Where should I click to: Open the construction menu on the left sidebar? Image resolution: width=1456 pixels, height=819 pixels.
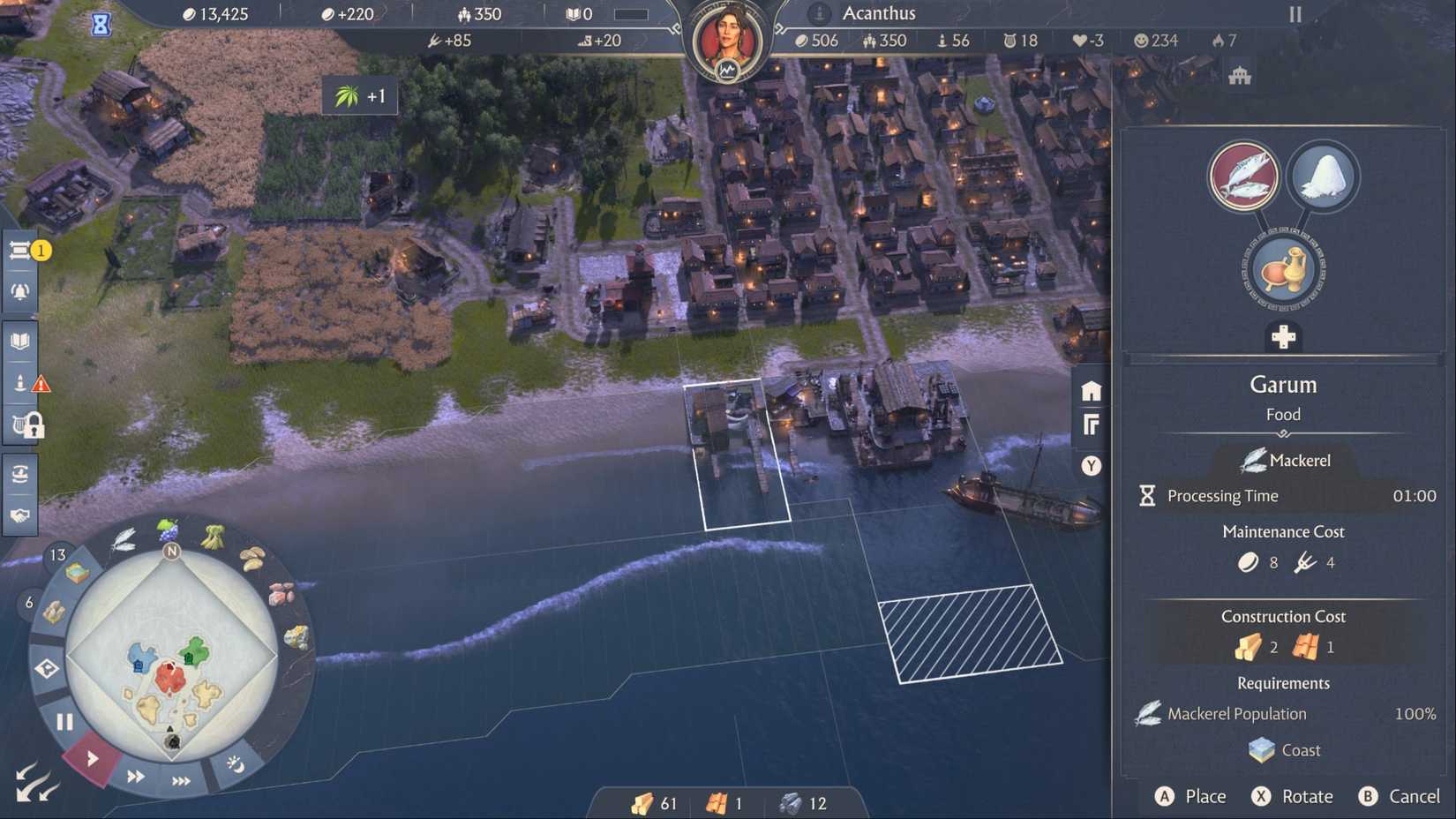(19, 252)
